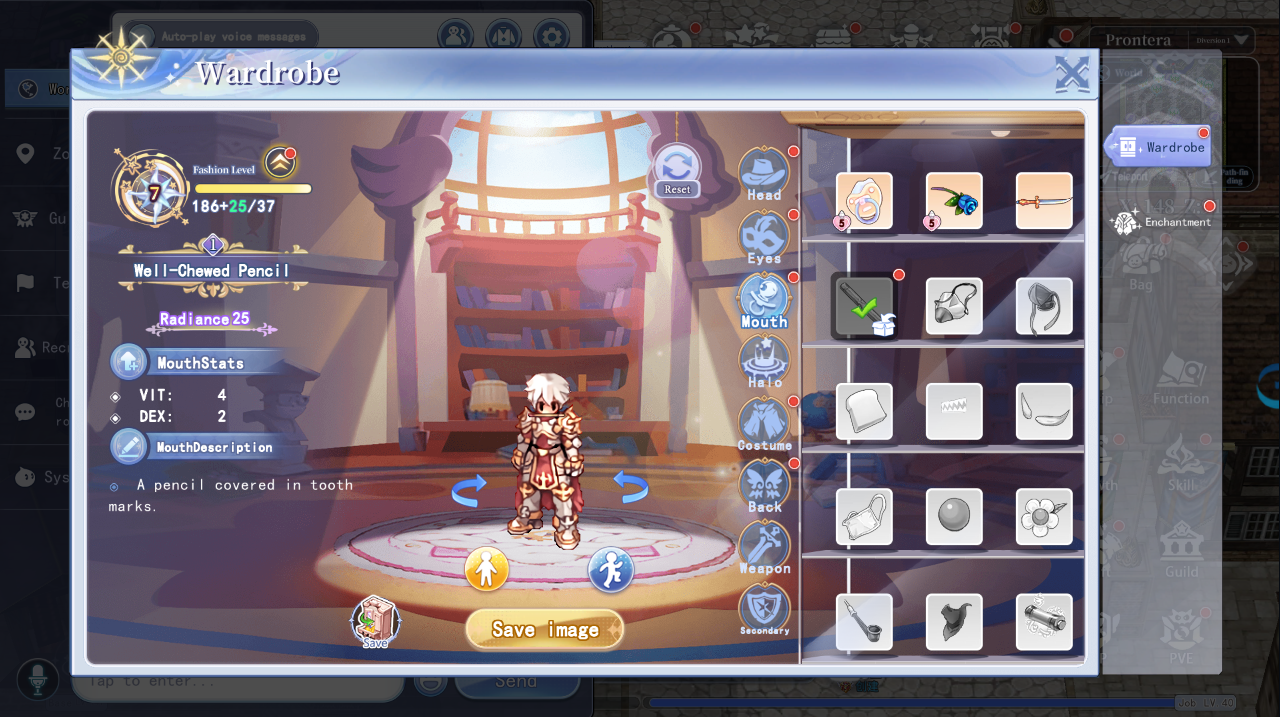The height and width of the screenshot is (717, 1280).
Task: Pick the slice of bread item
Action: [864, 411]
